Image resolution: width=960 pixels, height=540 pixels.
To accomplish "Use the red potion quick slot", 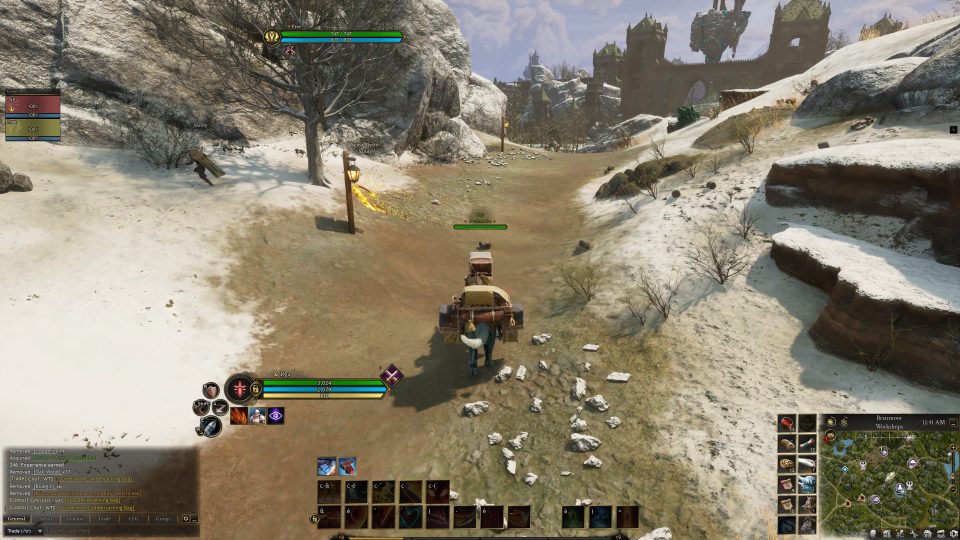I will [x=787, y=423].
